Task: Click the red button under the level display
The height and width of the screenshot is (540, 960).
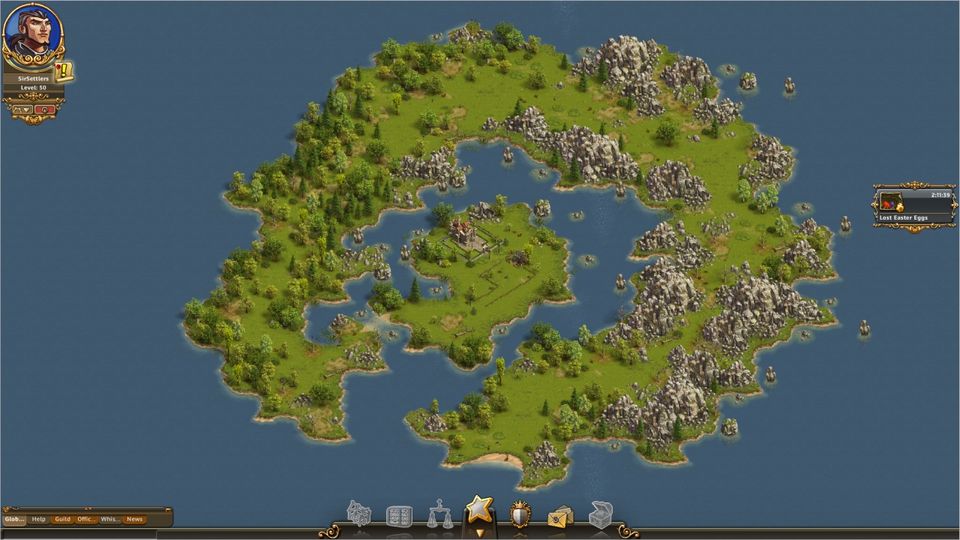Action: click(x=45, y=109)
